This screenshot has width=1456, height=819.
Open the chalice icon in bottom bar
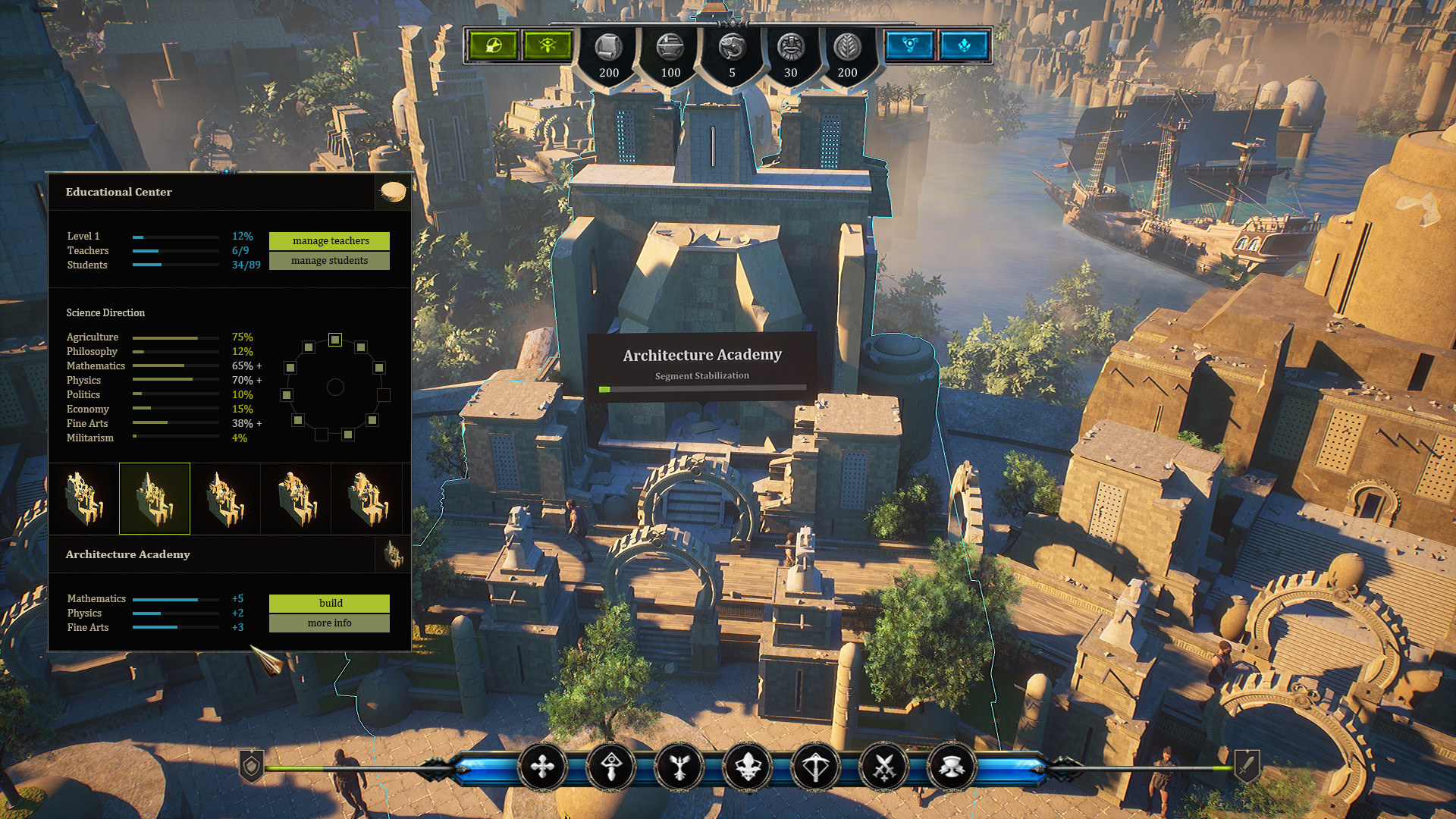tap(952, 767)
